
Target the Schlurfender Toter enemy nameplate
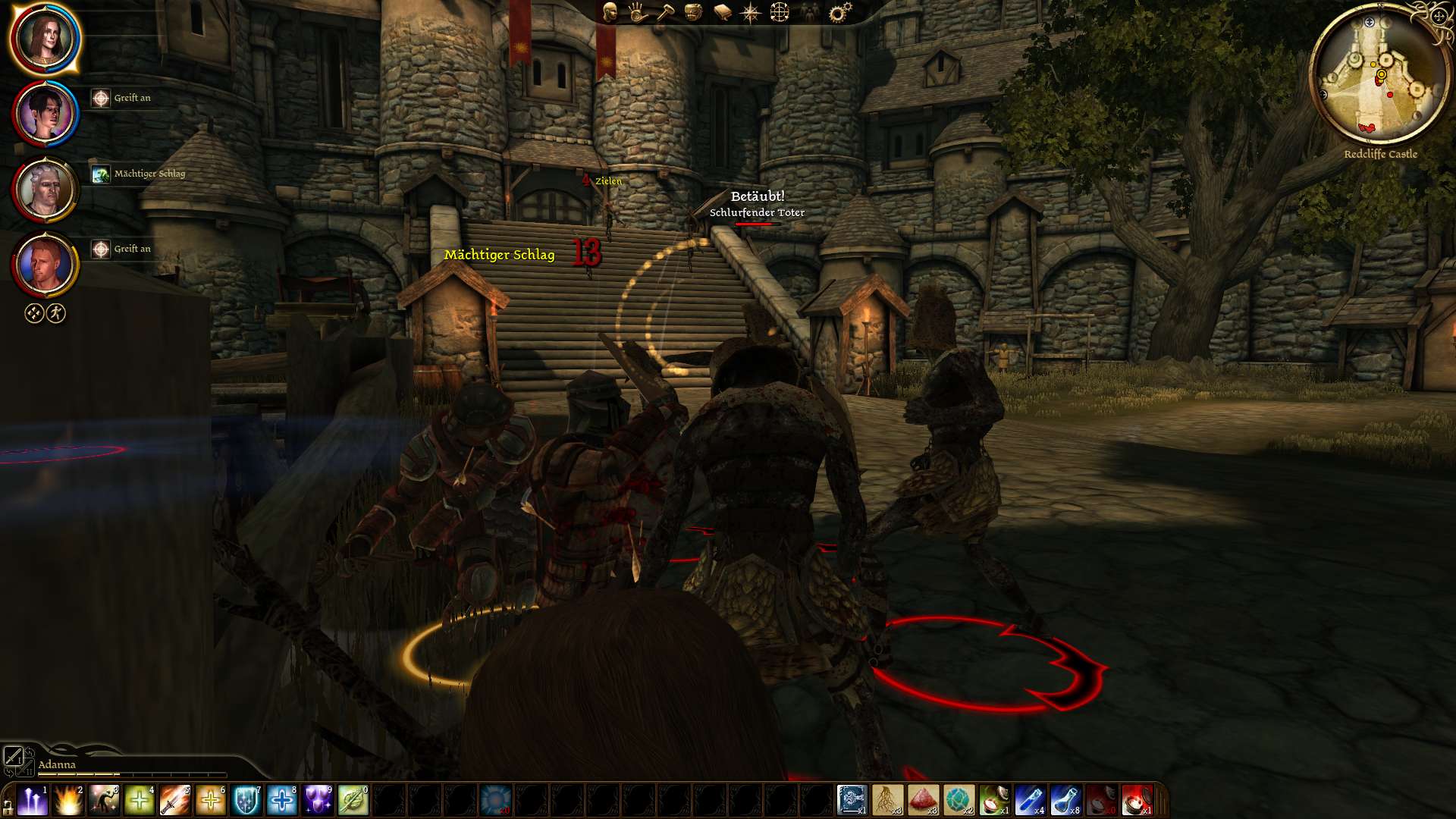tap(756, 213)
